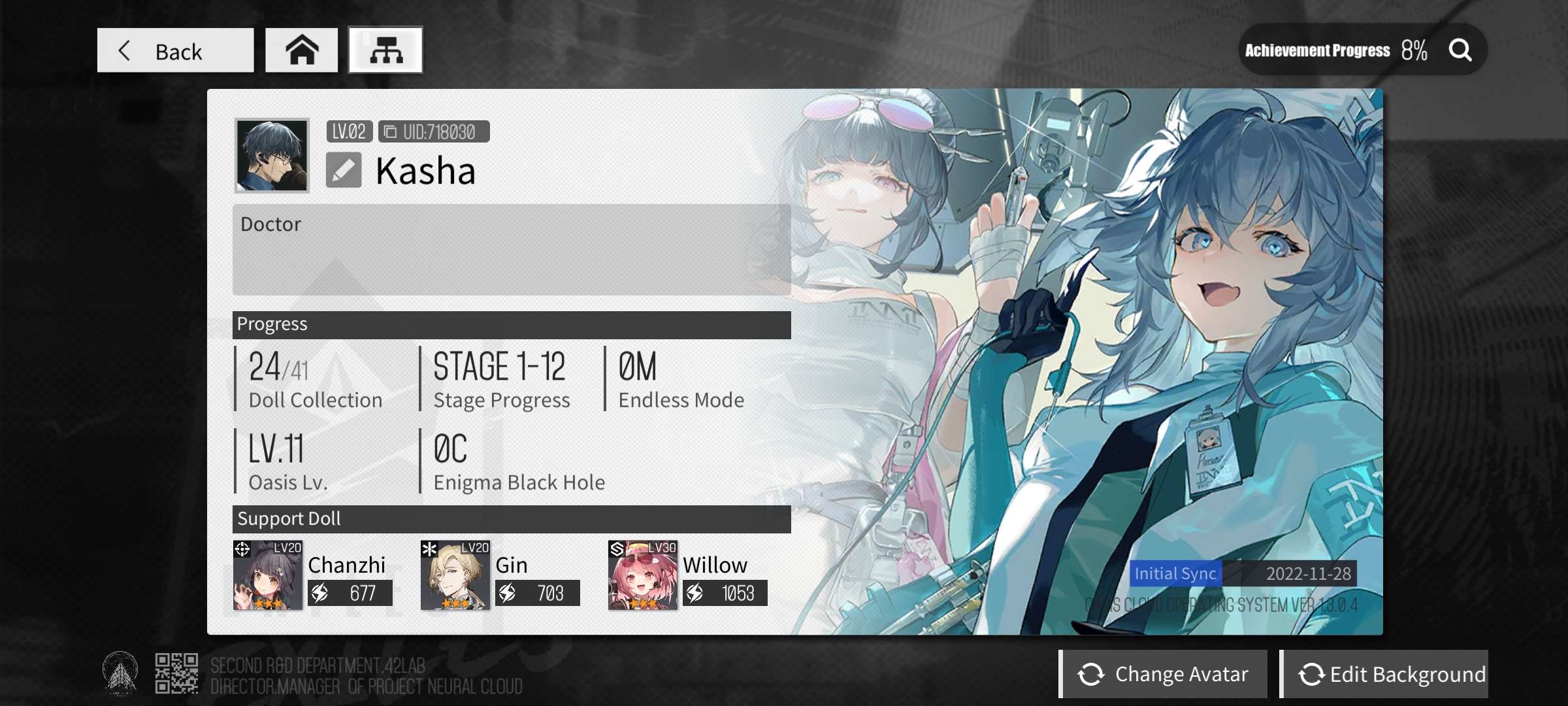Image resolution: width=1568 pixels, height=706 pixels.
Task: Change the profile avatar
Action: click(1164, 674)
